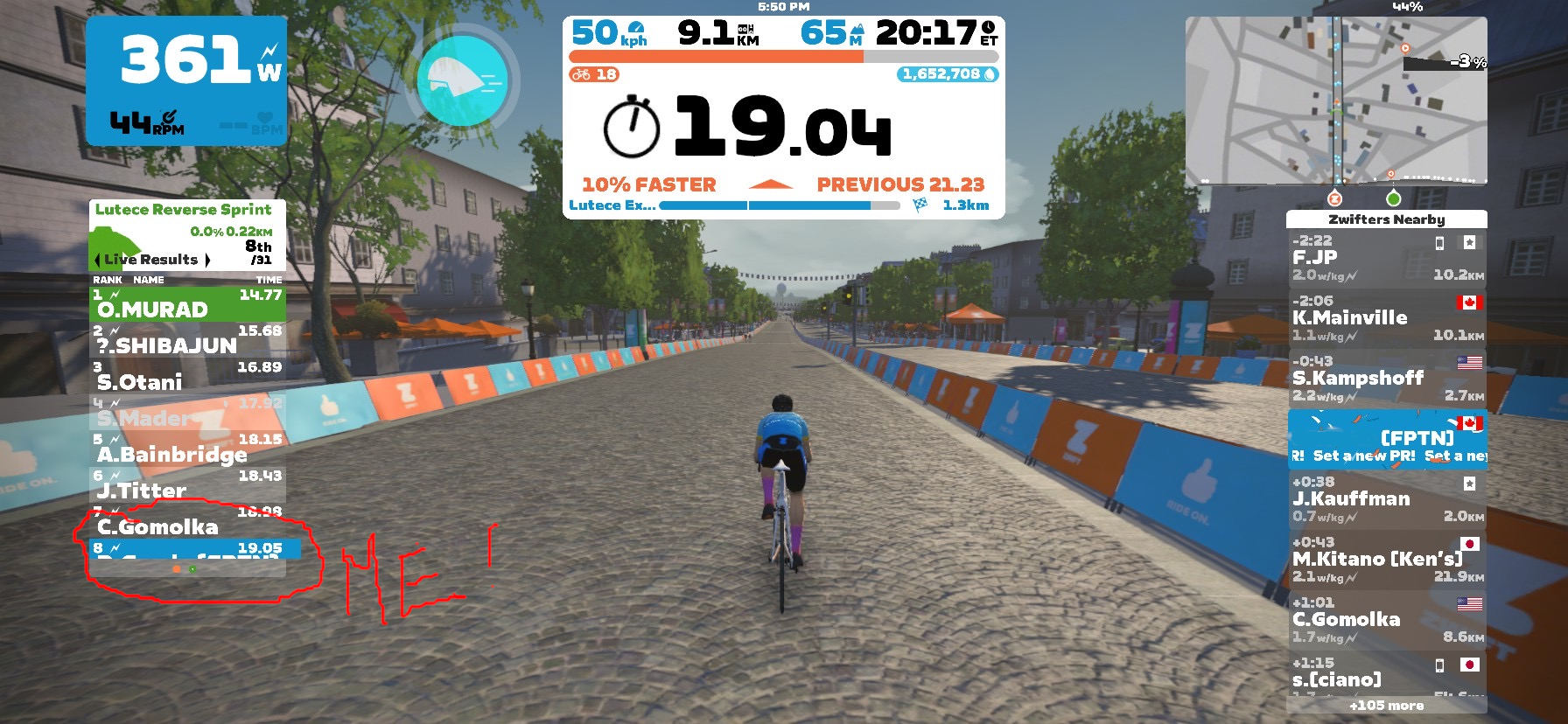Choose ?.SHIBAJUN's sprint leaderboard entry
The image size is (1568, 724).
coord(187,339)
